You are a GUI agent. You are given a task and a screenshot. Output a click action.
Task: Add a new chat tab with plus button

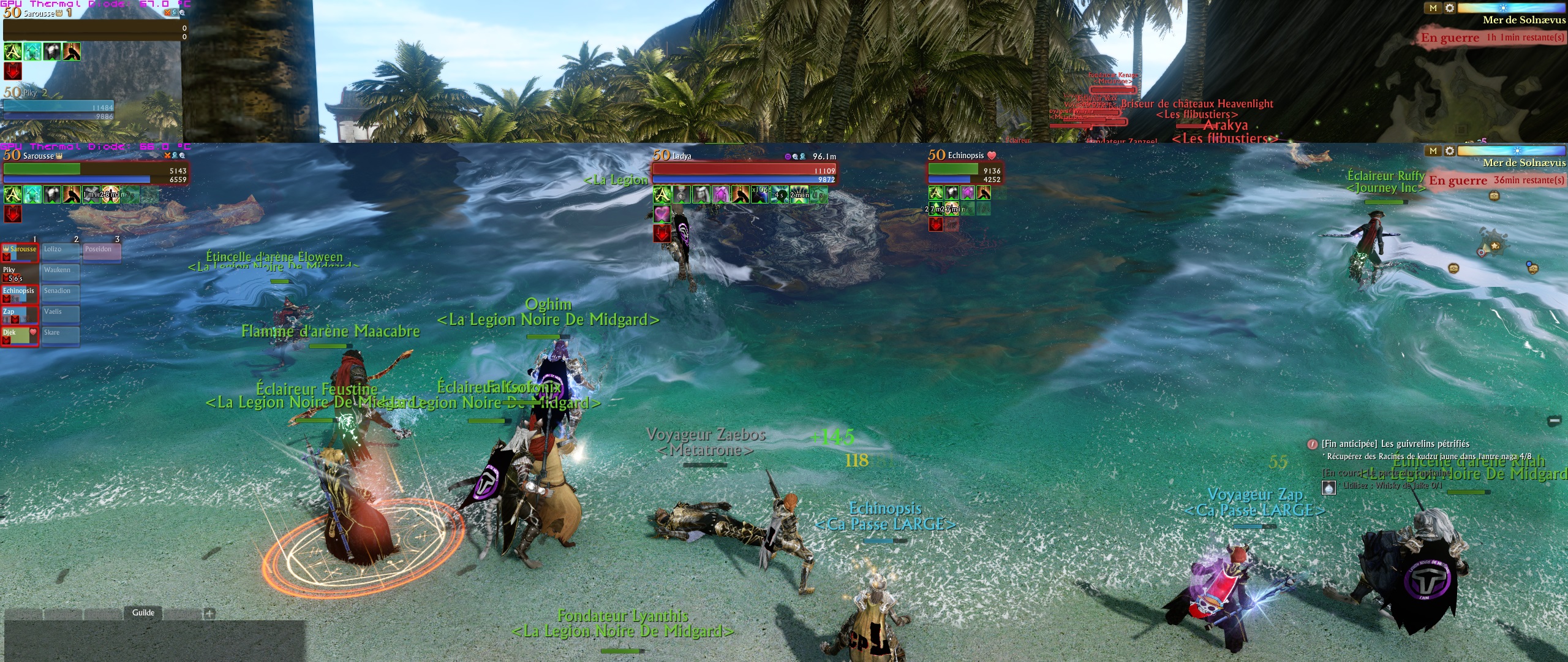pos(209,613)
